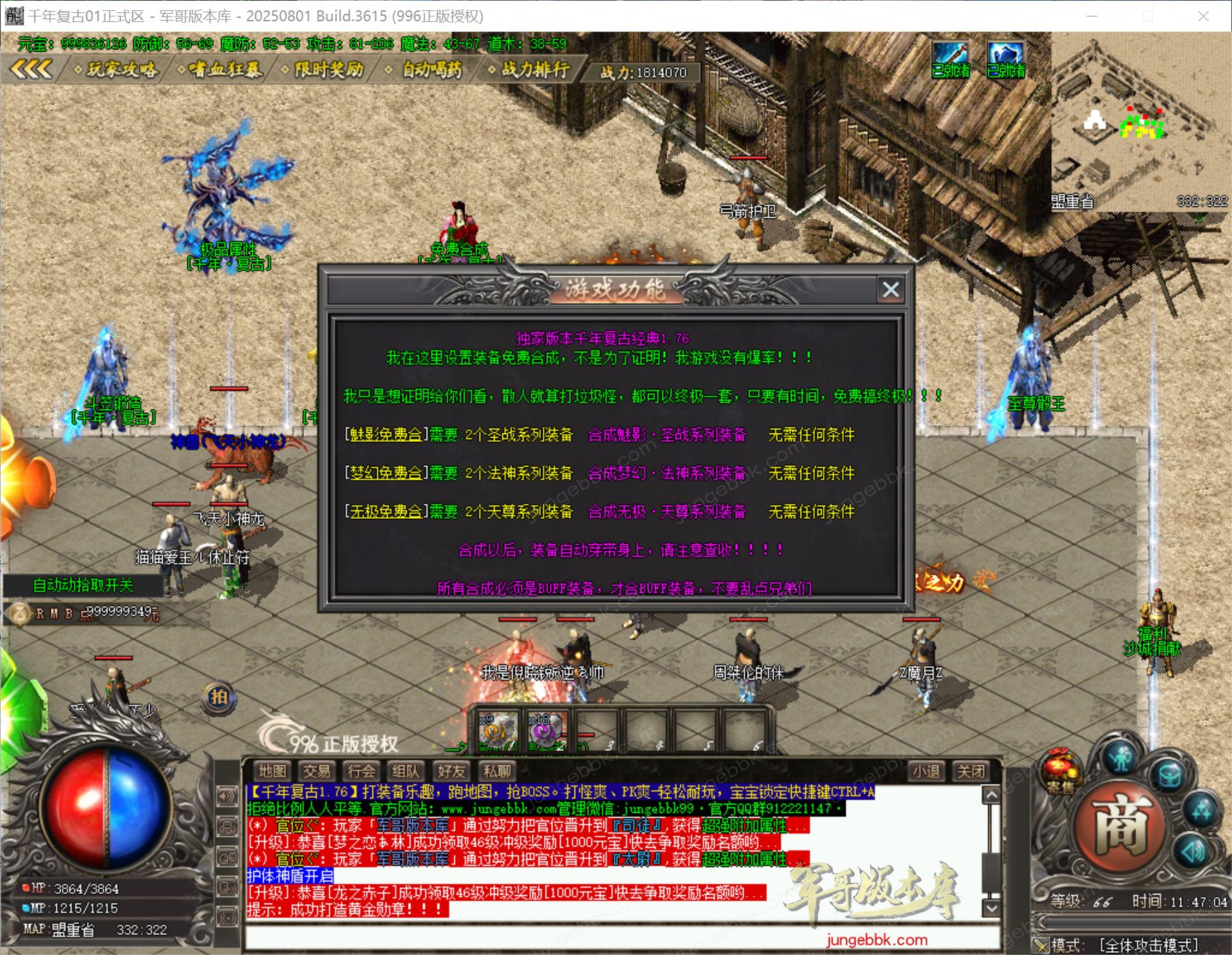Enable 自动喝药 auto potion option

432,71
